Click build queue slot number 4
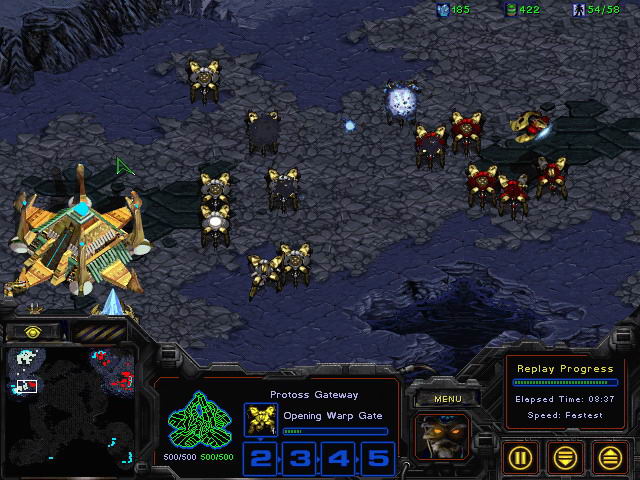This screenshot has height=480, width=640. [338, 458]
